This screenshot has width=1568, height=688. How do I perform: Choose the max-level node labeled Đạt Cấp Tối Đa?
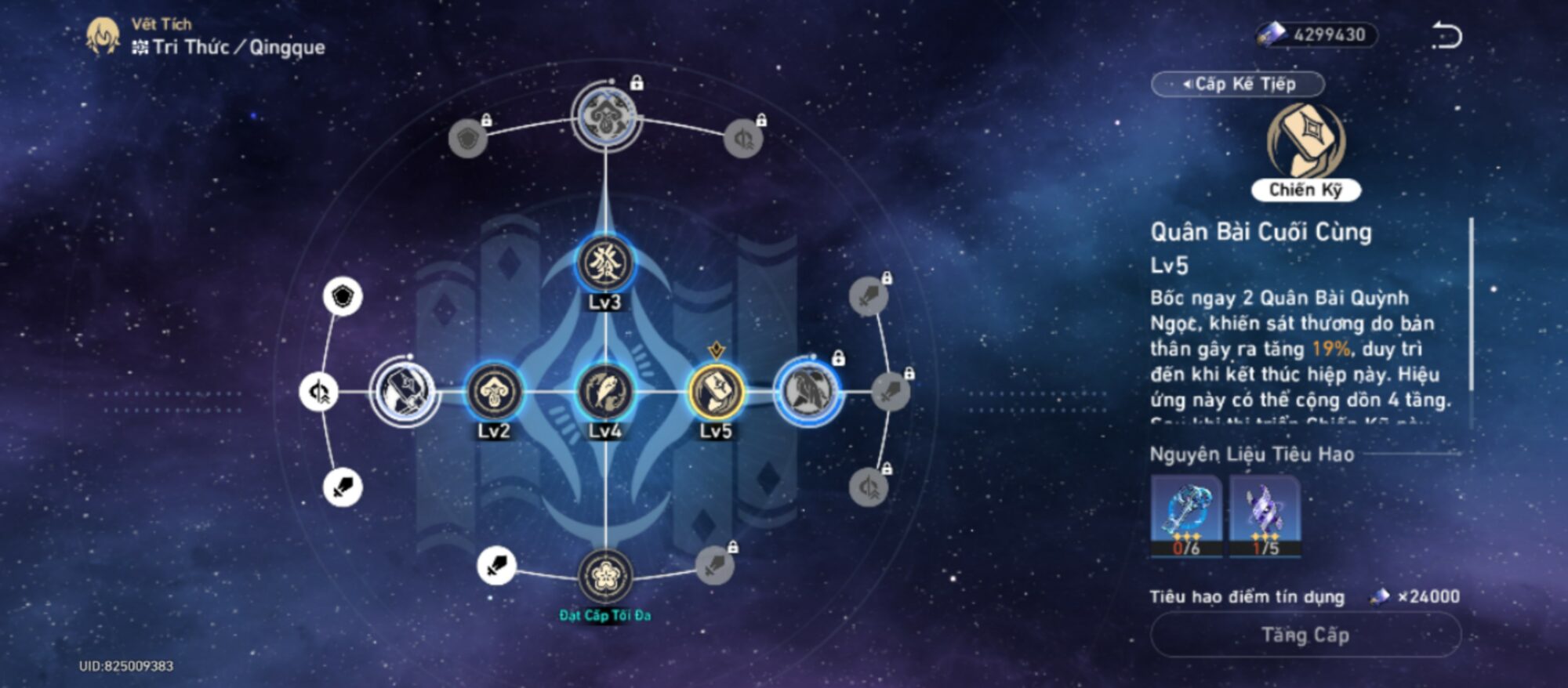coord(604,577)
